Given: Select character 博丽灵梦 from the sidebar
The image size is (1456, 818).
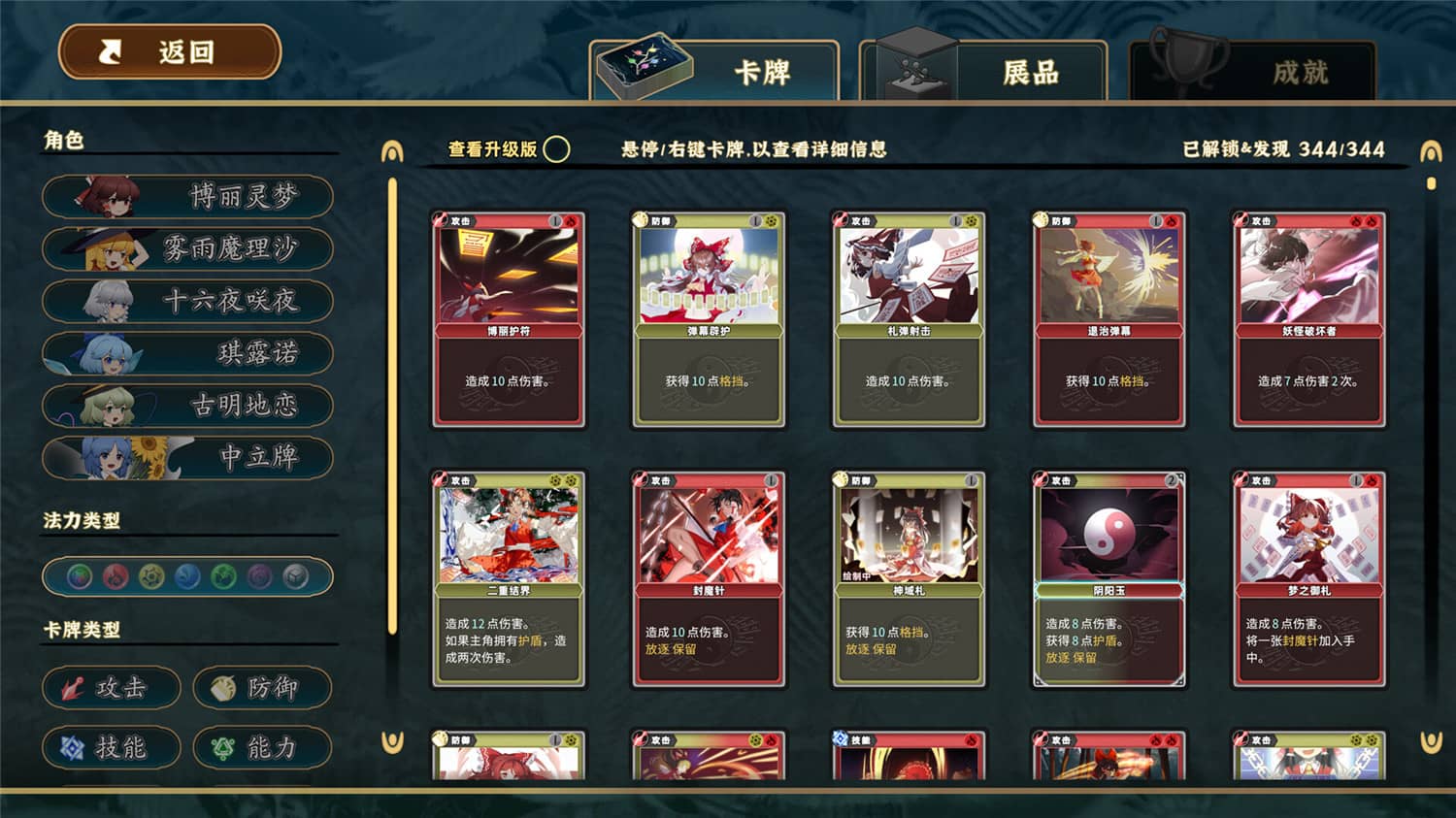Looking at the screenshot, I should (187, 196).
